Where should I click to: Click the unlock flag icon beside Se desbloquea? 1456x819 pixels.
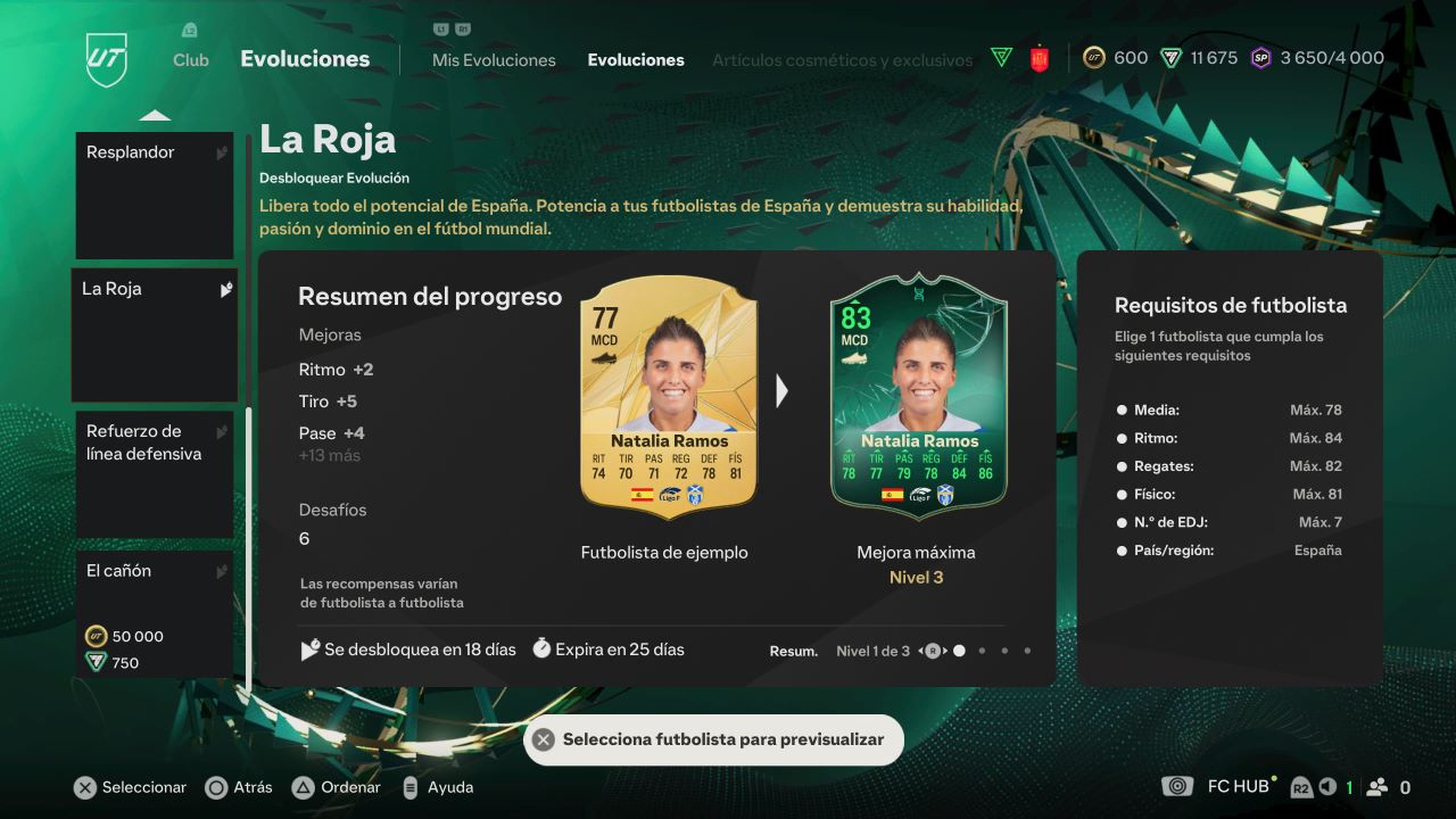tap(310, 650)
